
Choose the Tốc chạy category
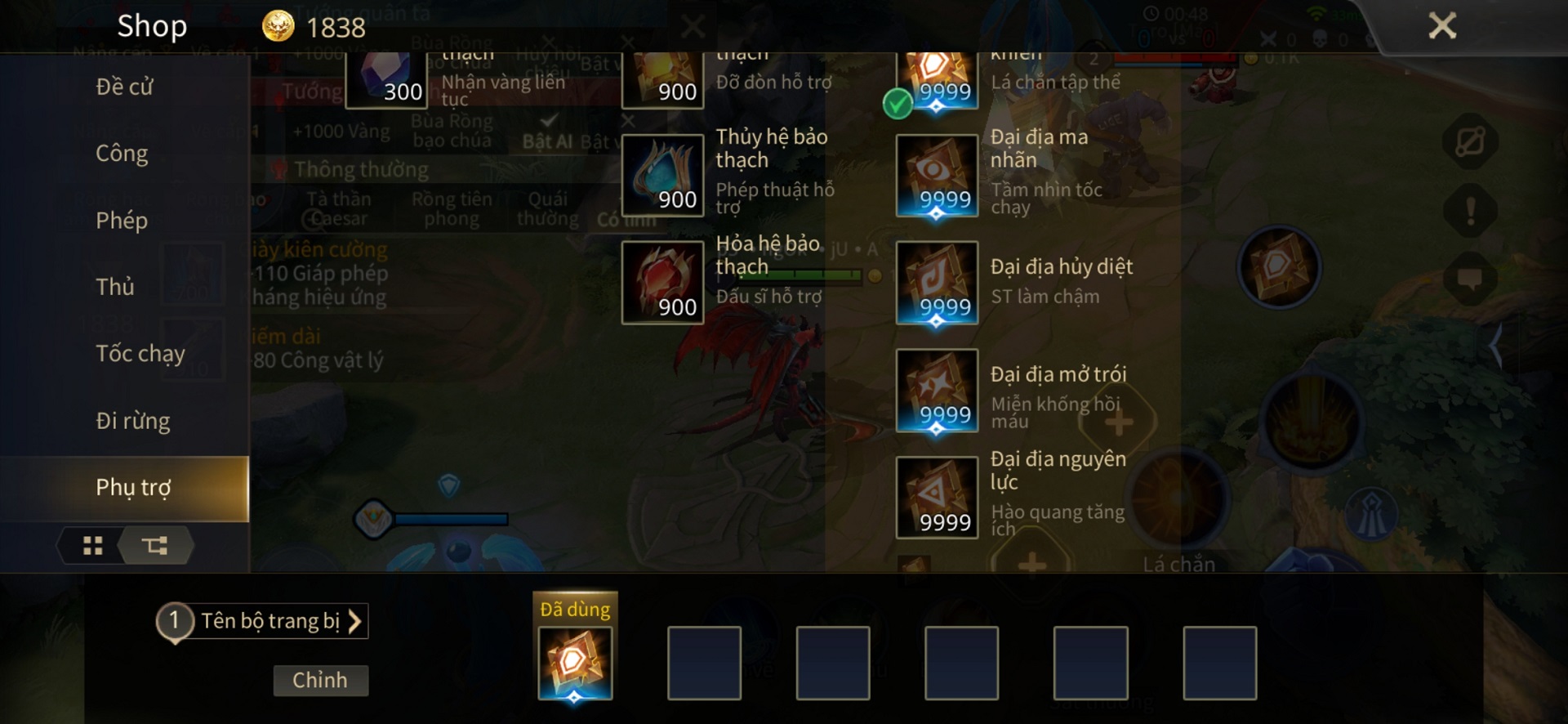(x=140, y=354)
